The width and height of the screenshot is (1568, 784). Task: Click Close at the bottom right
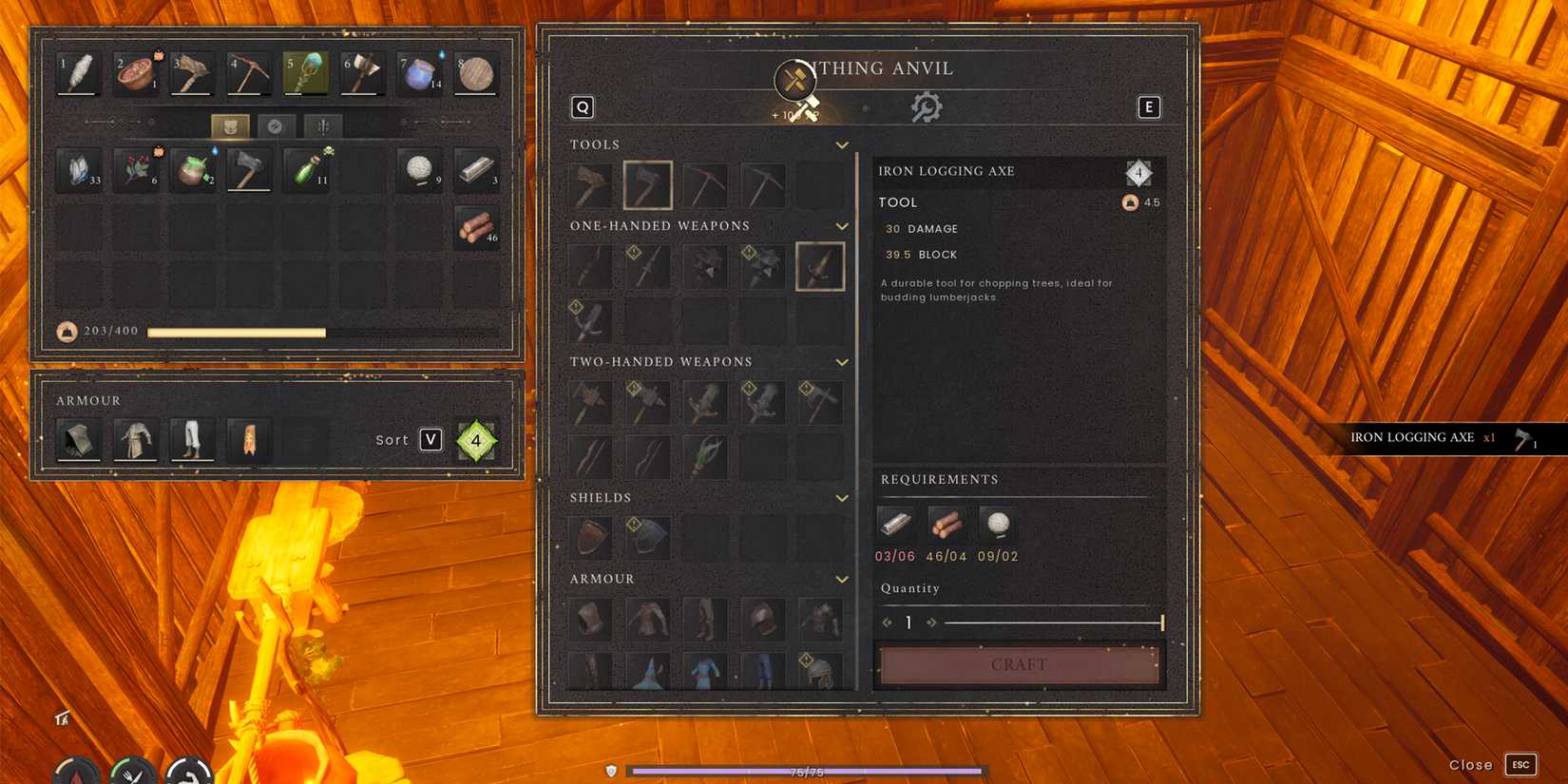click(1471, 764)
